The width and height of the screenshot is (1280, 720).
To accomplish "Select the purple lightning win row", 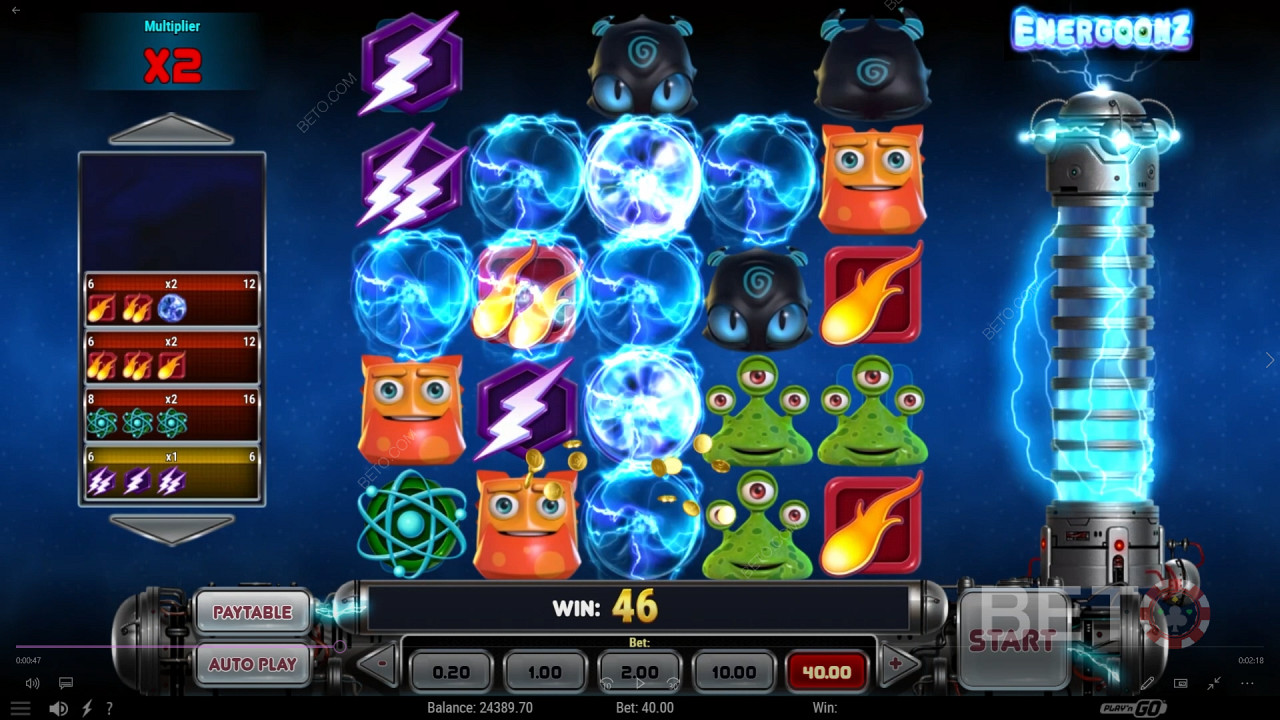I will click(x=171, y=473).
